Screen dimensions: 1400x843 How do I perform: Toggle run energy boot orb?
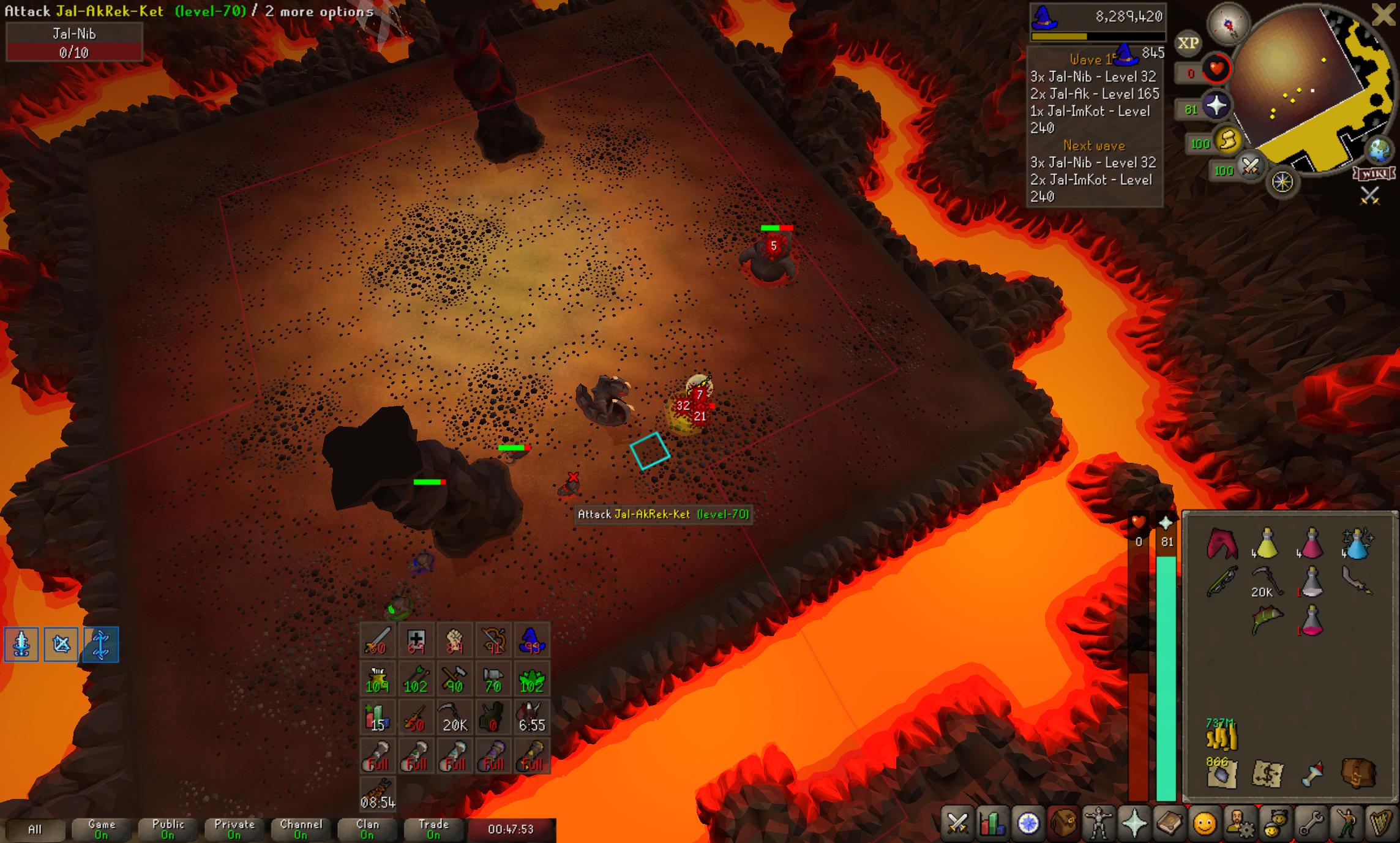(1227, 141)
